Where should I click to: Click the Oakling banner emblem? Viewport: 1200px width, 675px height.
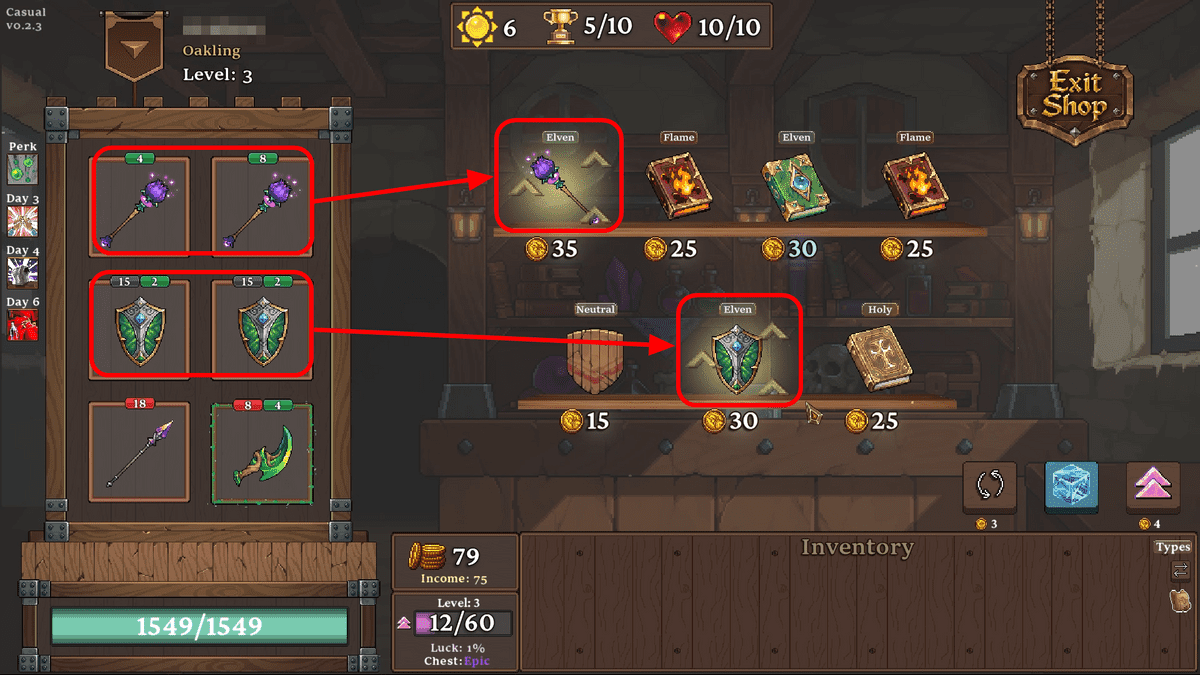click(x=137, y=52)
